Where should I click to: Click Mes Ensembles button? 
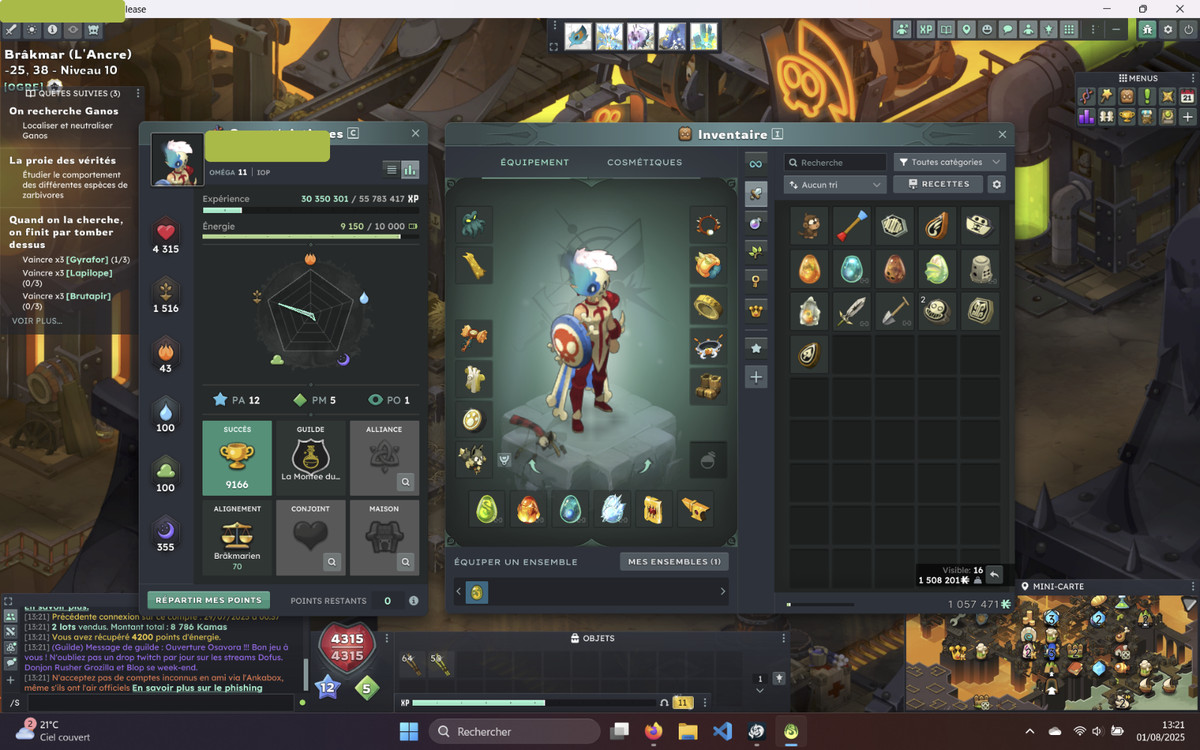click(x=674, y=562)
